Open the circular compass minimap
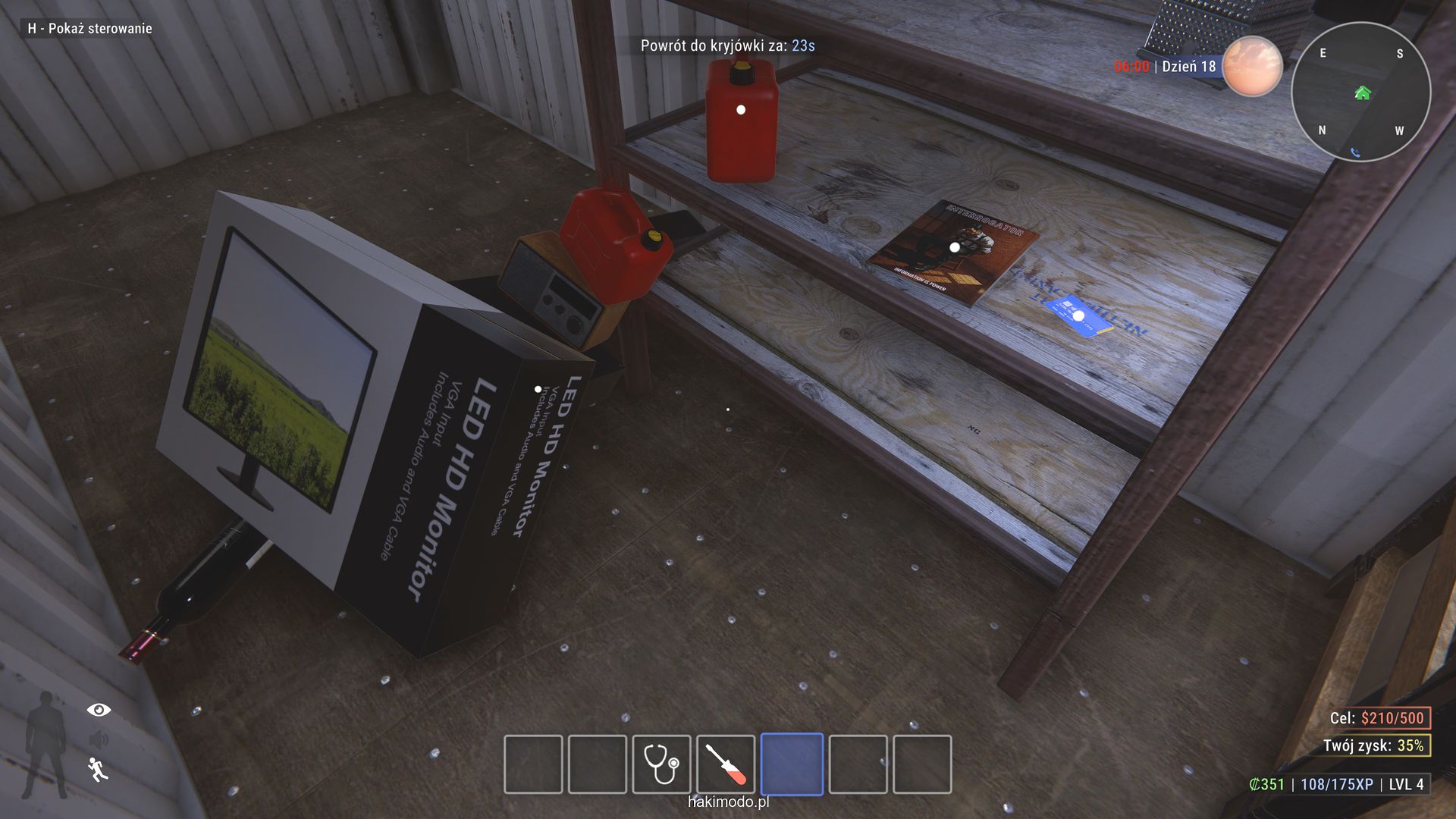Image resolution: width=1456 pixels, height=819 pixels. click(x=1360, y=92)
